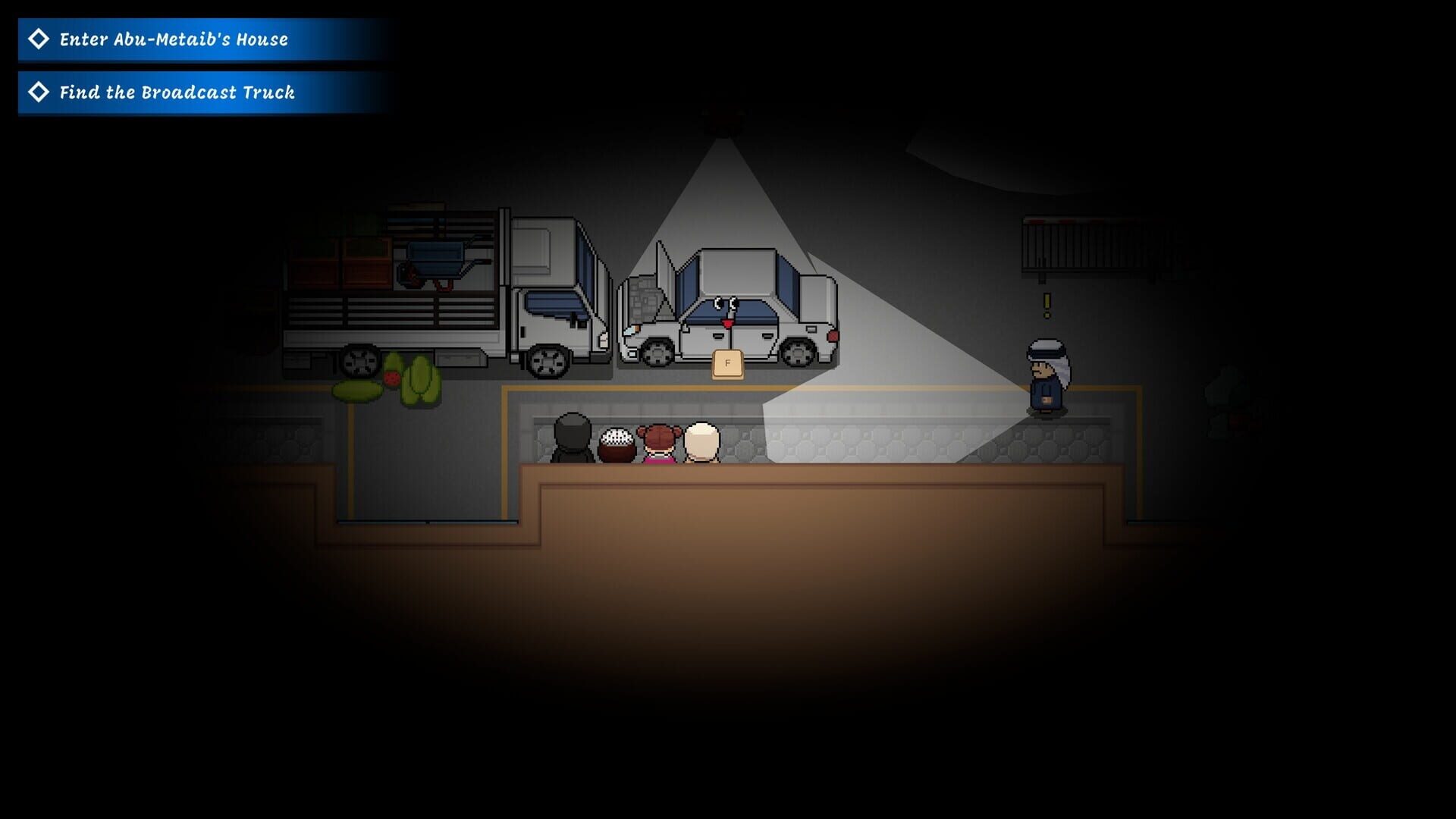Click the red brake light on the car's rear
1456x819 pixels.
point(833,336)
